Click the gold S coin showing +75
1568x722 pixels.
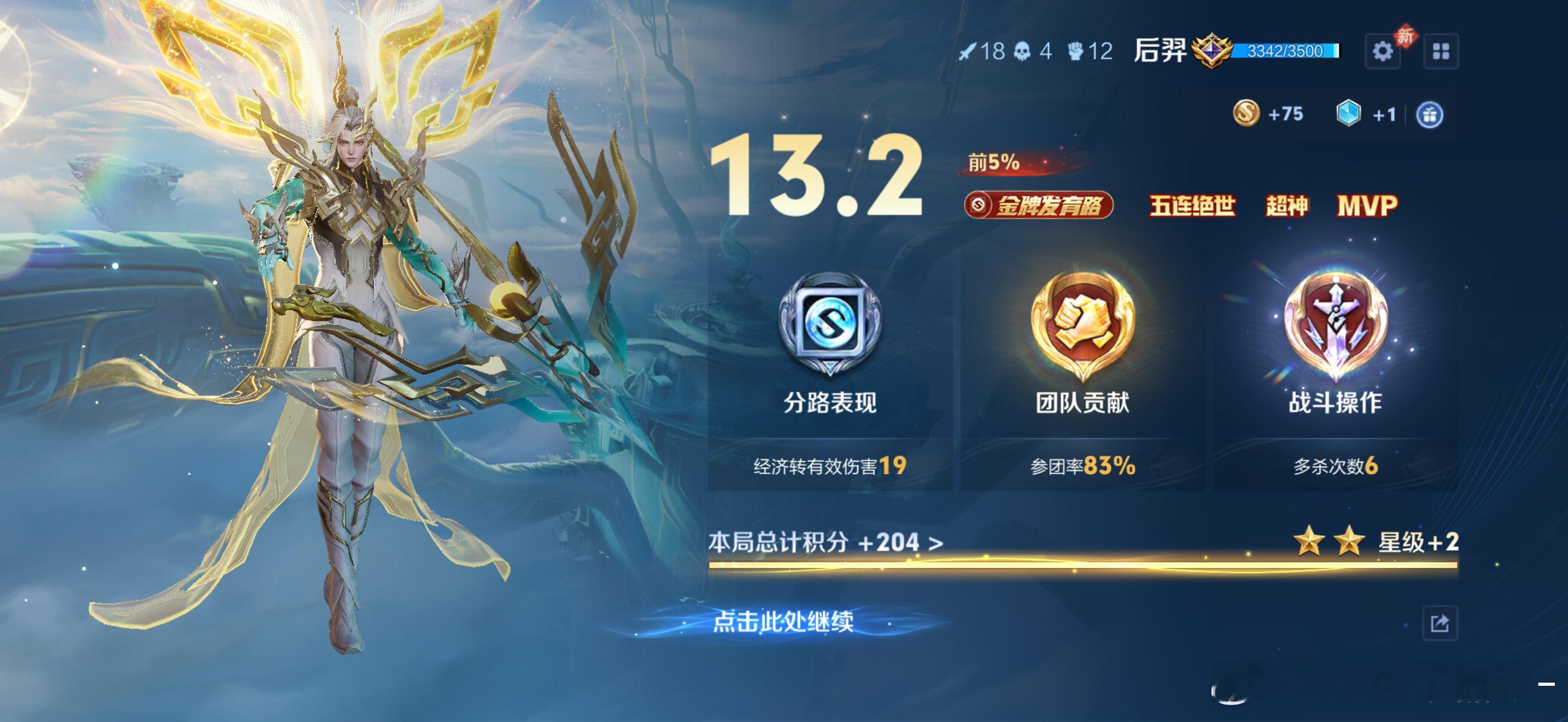(x=1248, y=114)
